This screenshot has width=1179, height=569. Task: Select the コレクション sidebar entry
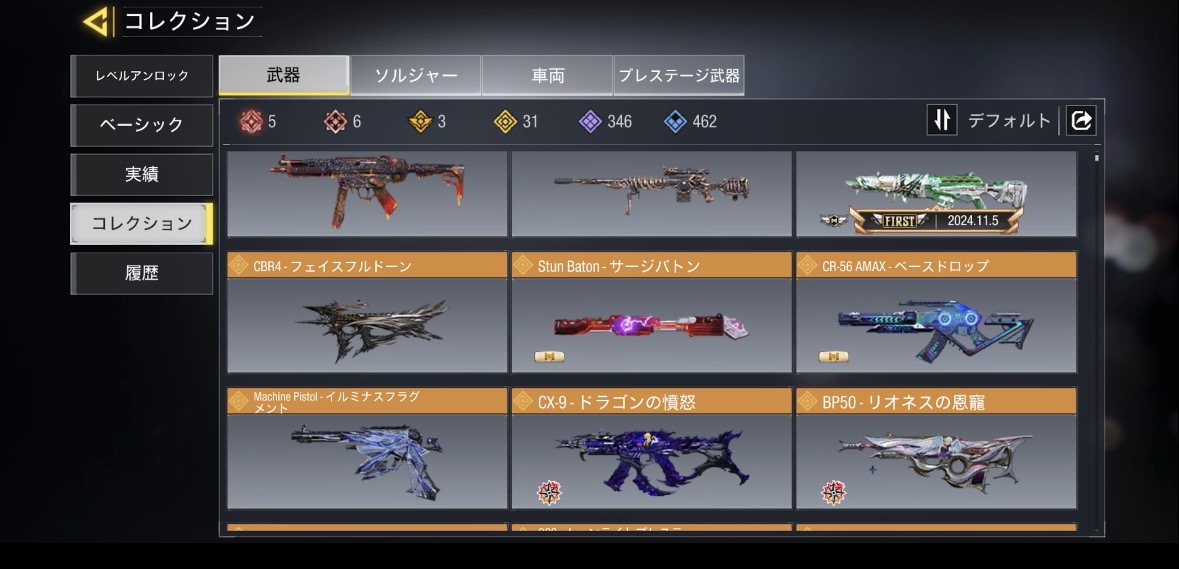pyautogui.click(x=142, y=223)
